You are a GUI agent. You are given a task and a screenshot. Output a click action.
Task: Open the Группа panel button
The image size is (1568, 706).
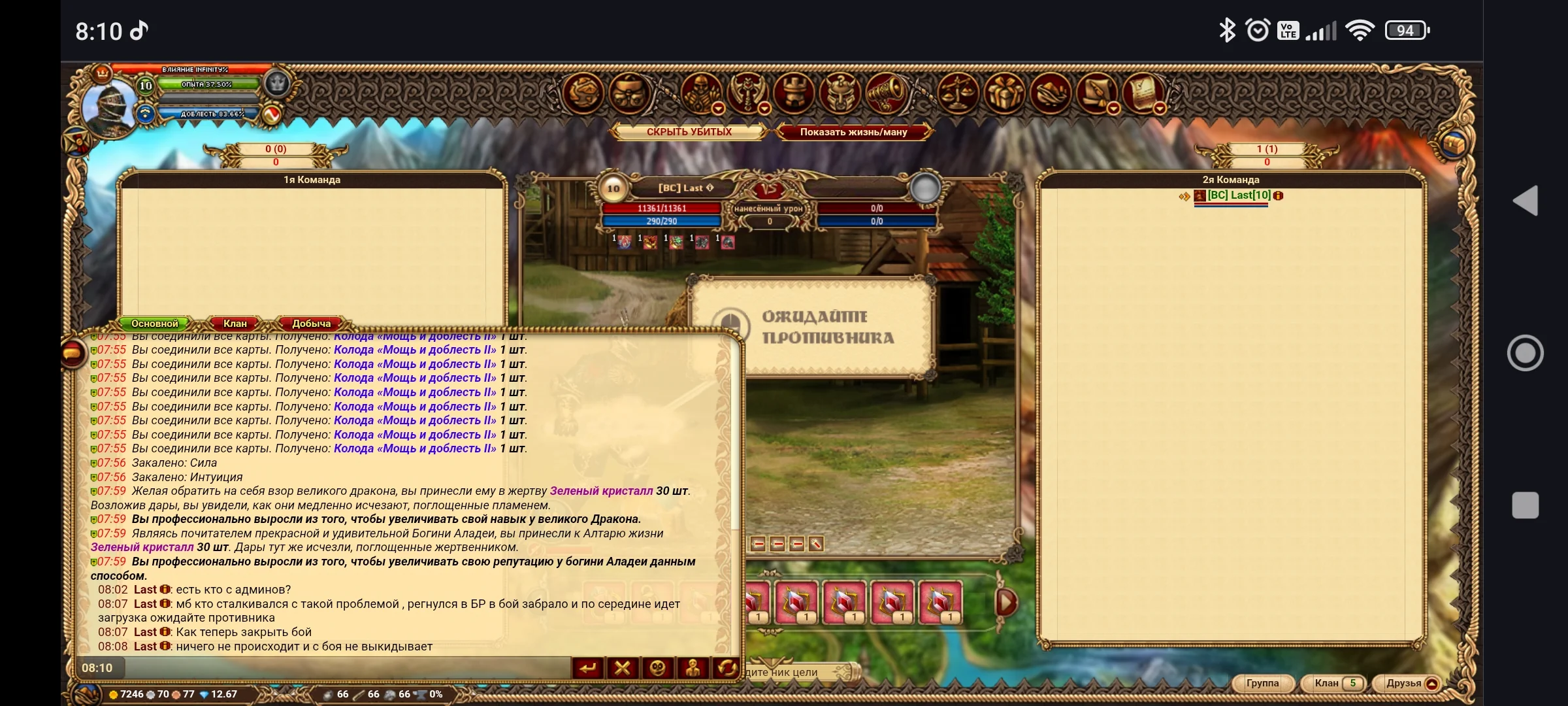coord(1262,683)
